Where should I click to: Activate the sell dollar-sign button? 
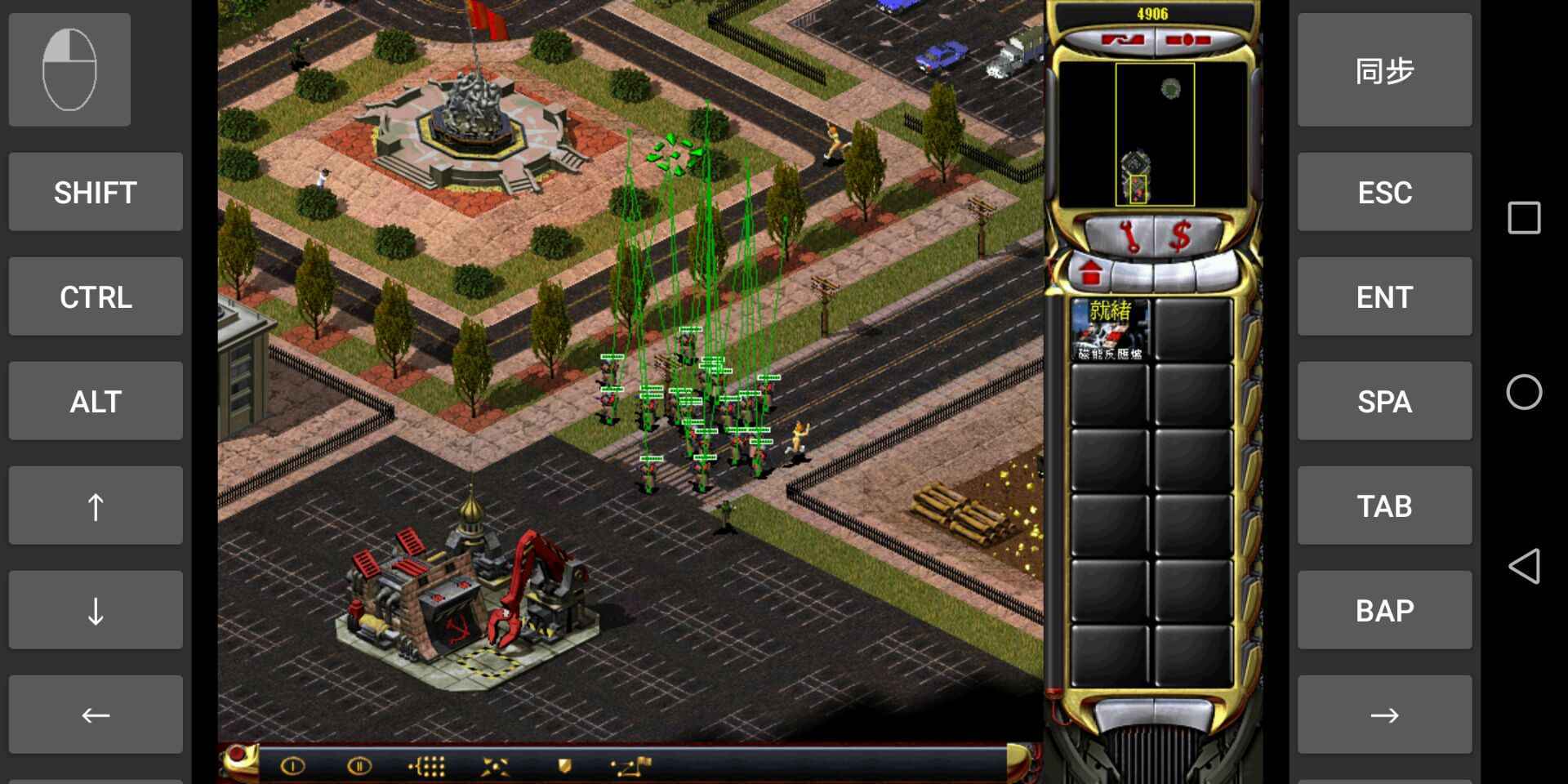(1180, 237)
